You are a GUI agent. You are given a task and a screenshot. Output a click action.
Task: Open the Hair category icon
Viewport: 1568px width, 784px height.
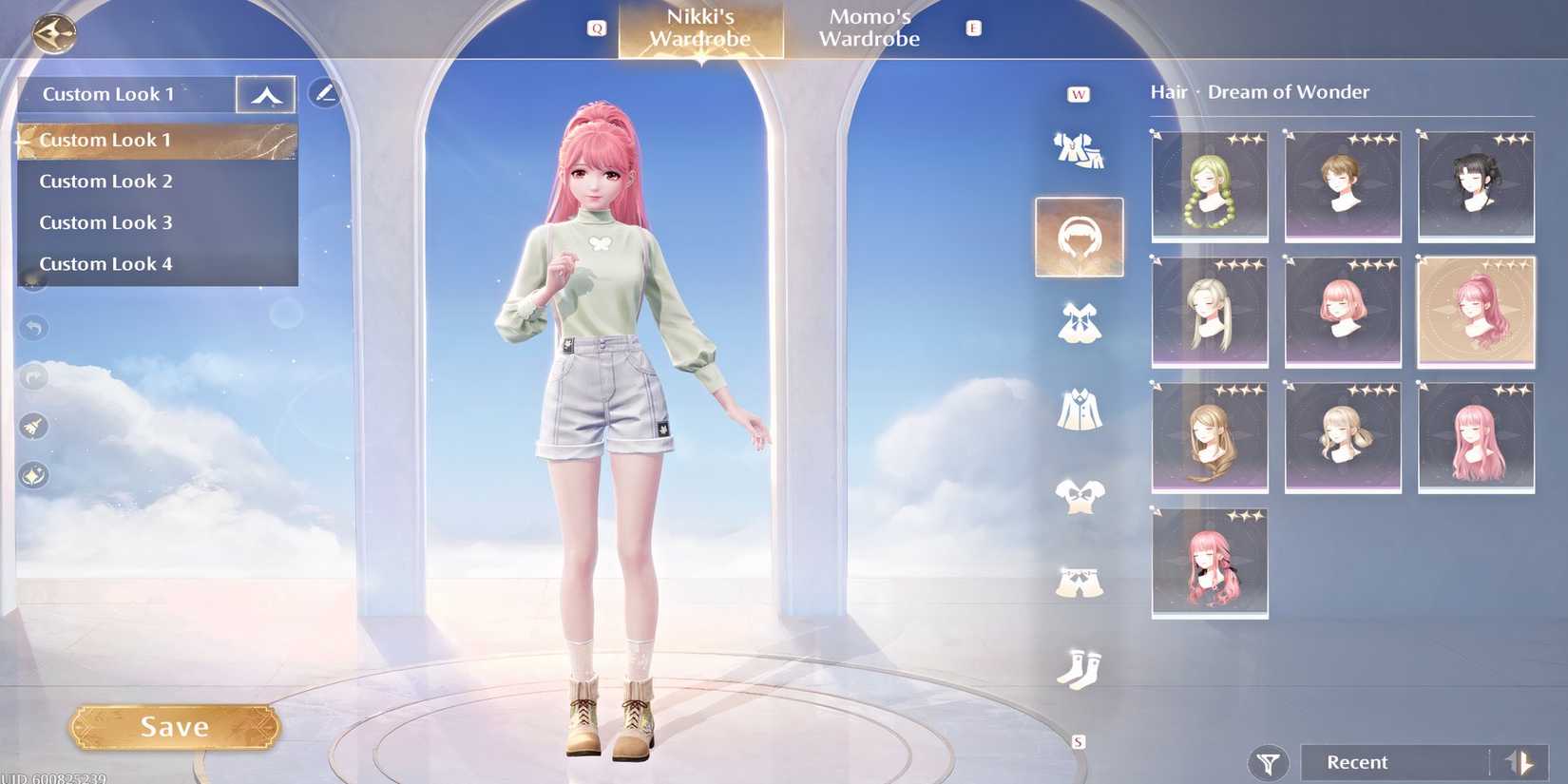coord(1079,238)
